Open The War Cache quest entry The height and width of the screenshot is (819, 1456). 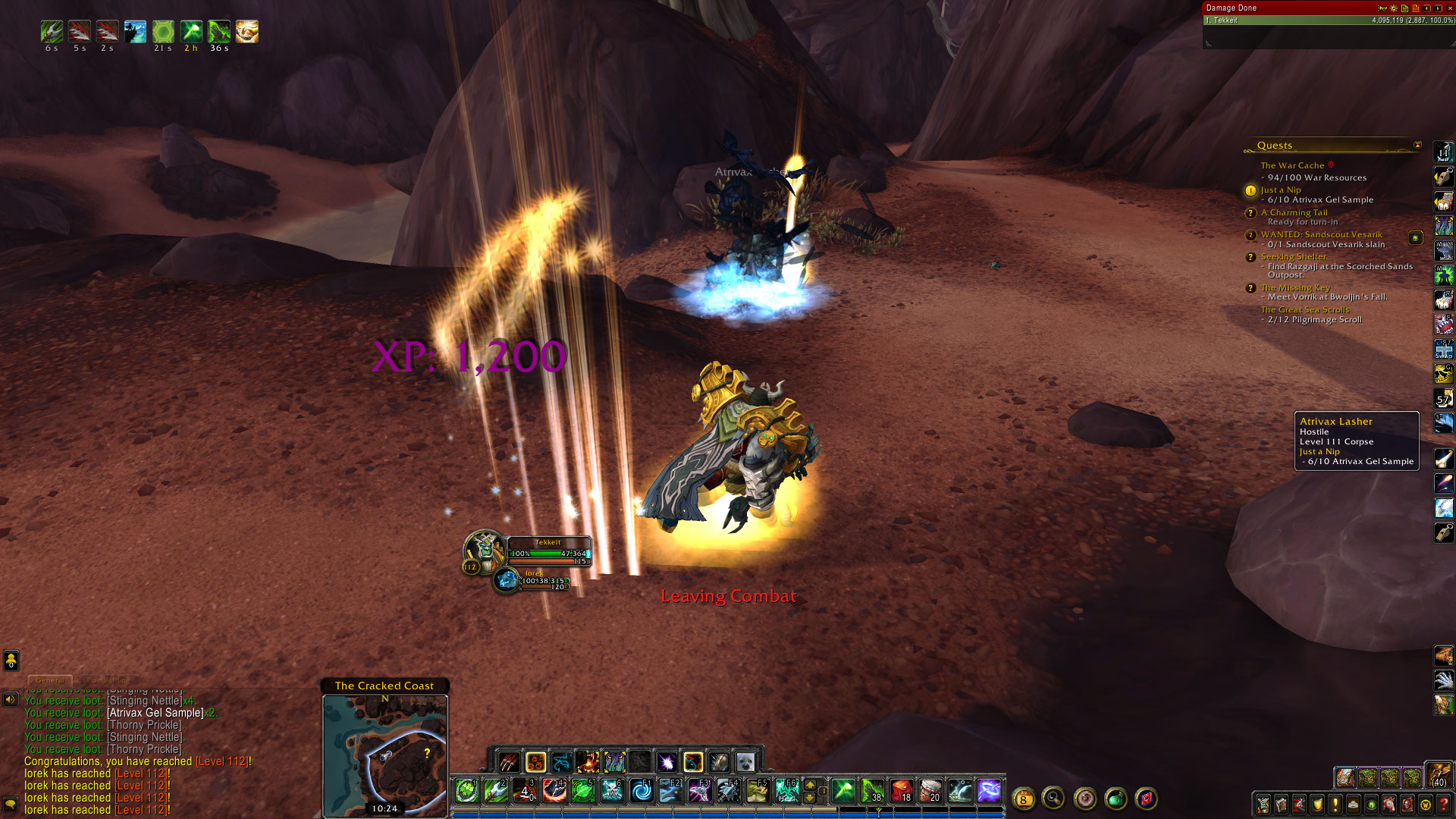click(x=1292, y=165)
